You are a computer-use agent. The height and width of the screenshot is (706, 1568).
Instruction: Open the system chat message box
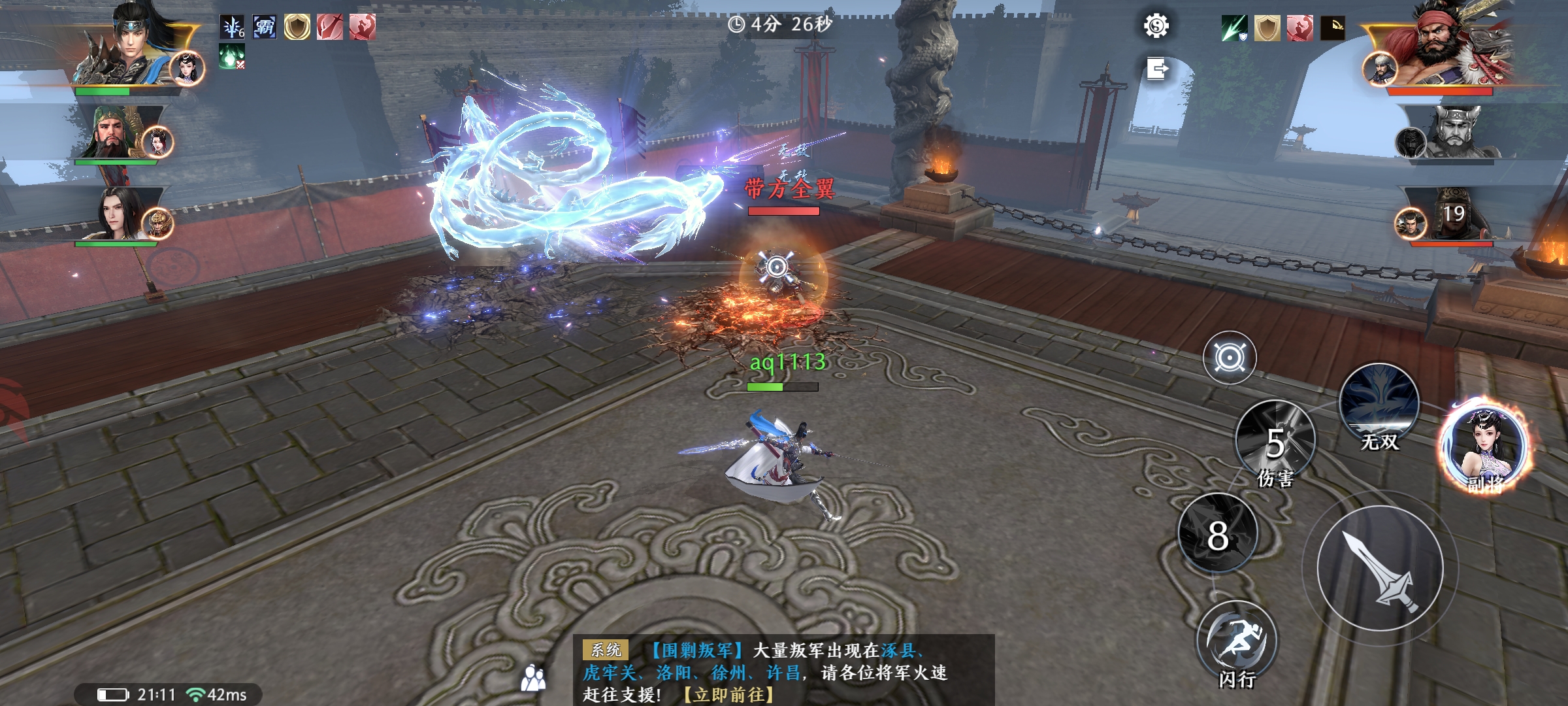coord(784,670)
